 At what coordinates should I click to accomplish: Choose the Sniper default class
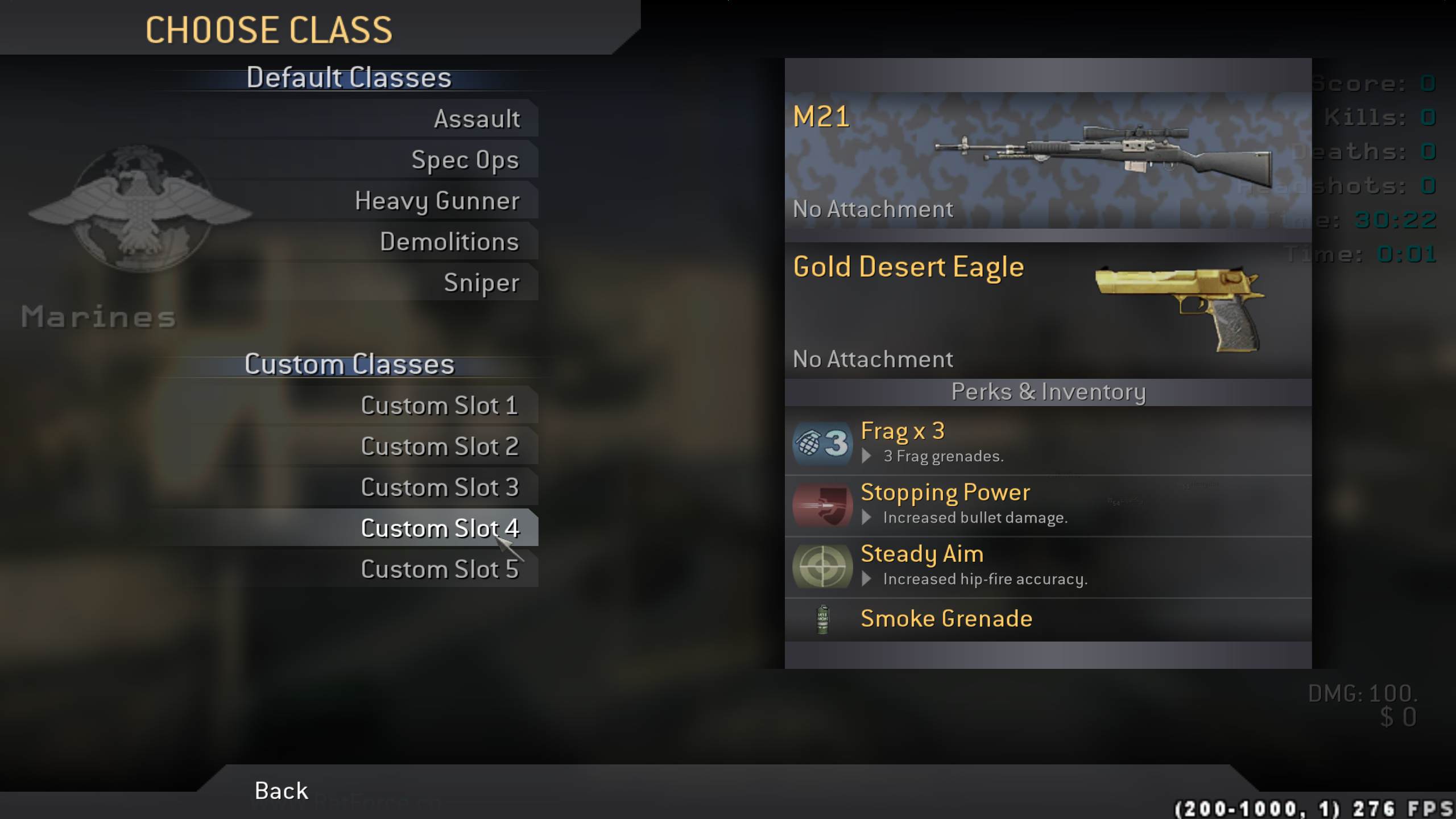coord(481,283)
